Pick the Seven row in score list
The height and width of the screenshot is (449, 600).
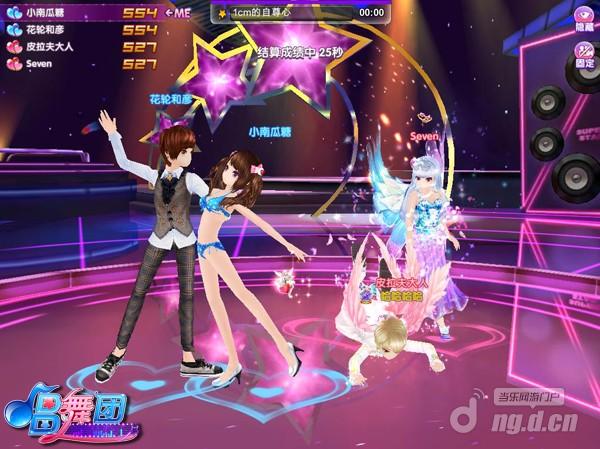pos(80,64)
